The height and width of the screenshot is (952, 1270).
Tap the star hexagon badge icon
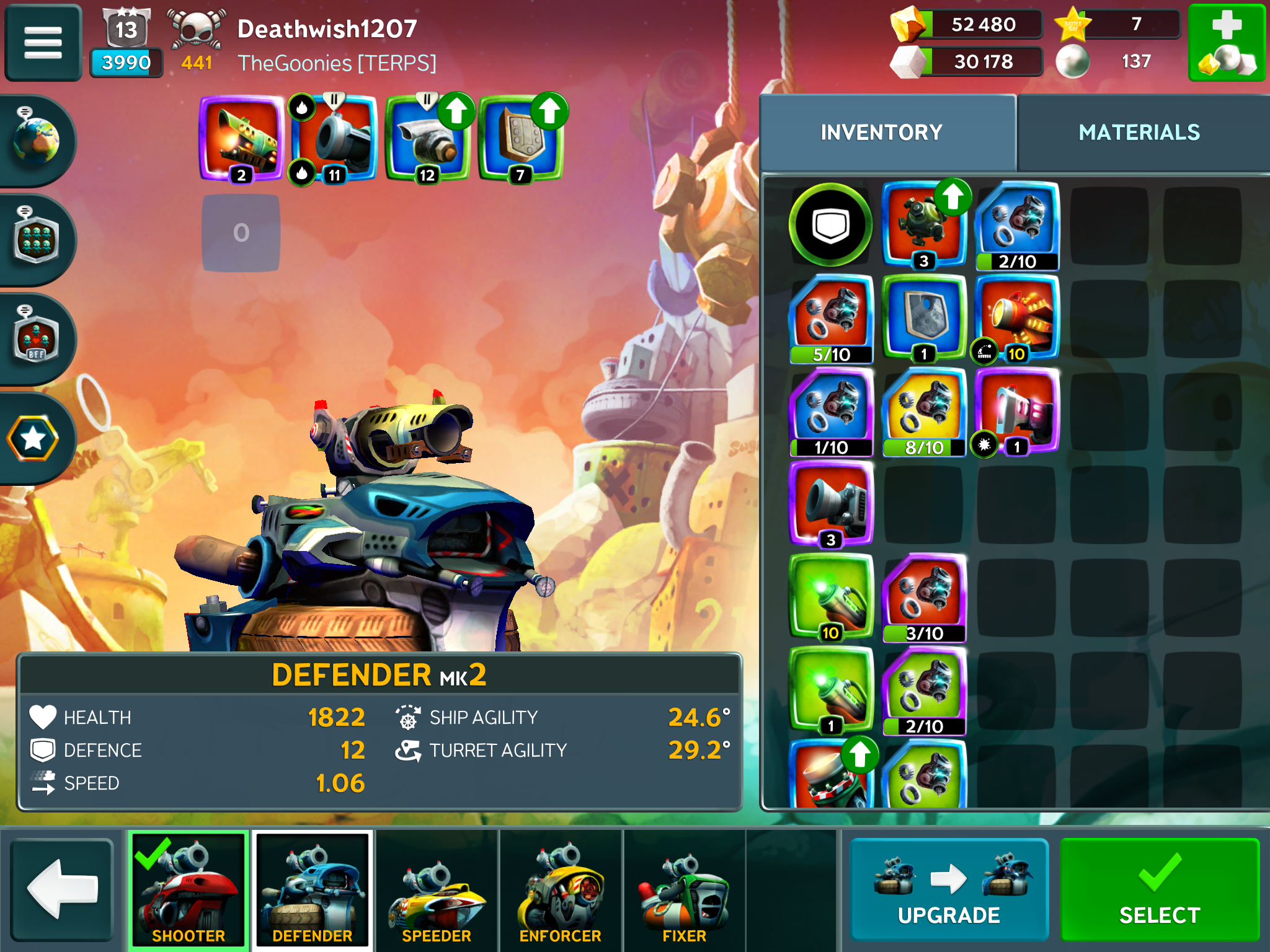tap(33, 439)
